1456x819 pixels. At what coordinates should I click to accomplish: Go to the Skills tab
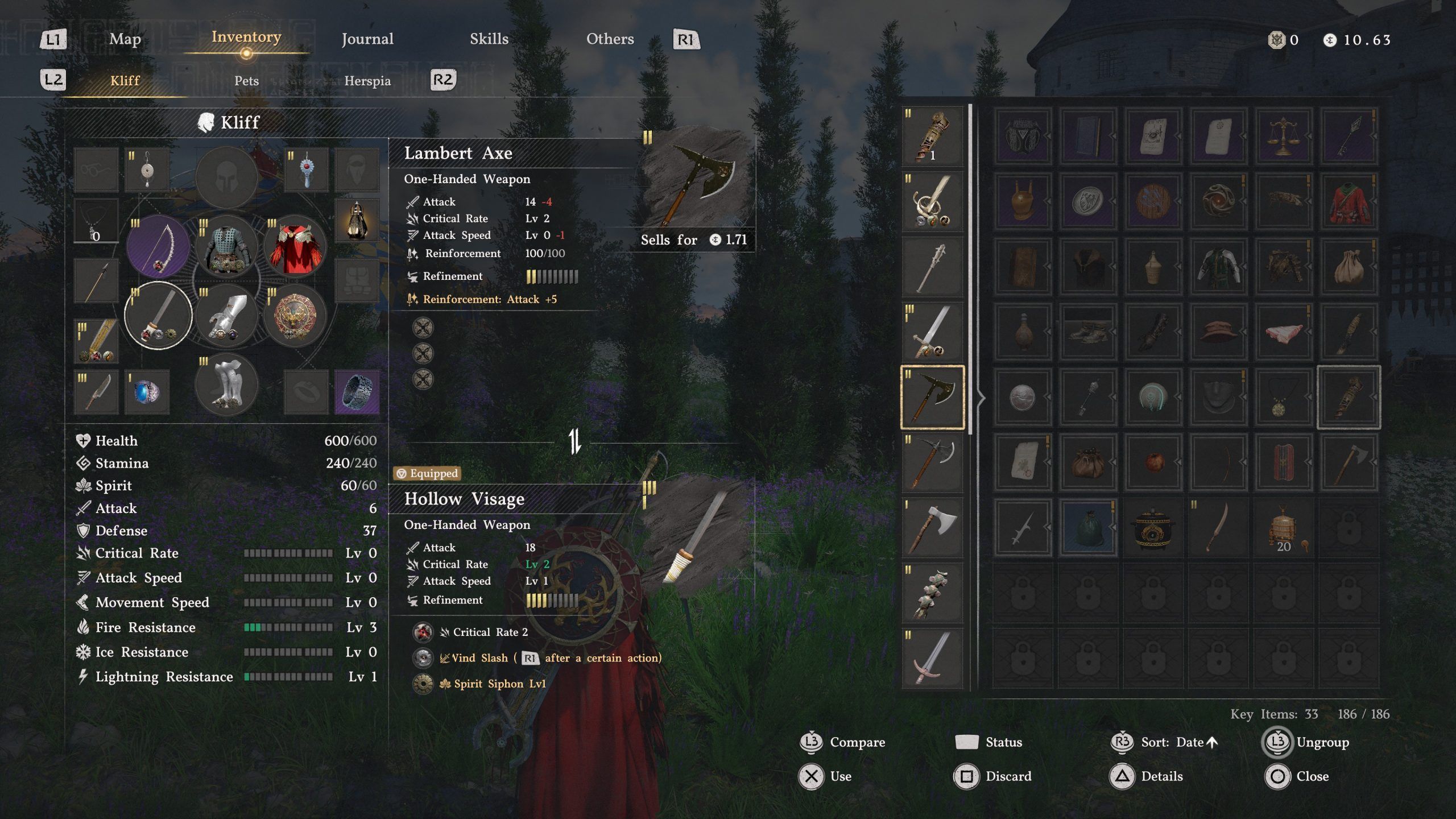pyautogui.click(x=489, y=39)
